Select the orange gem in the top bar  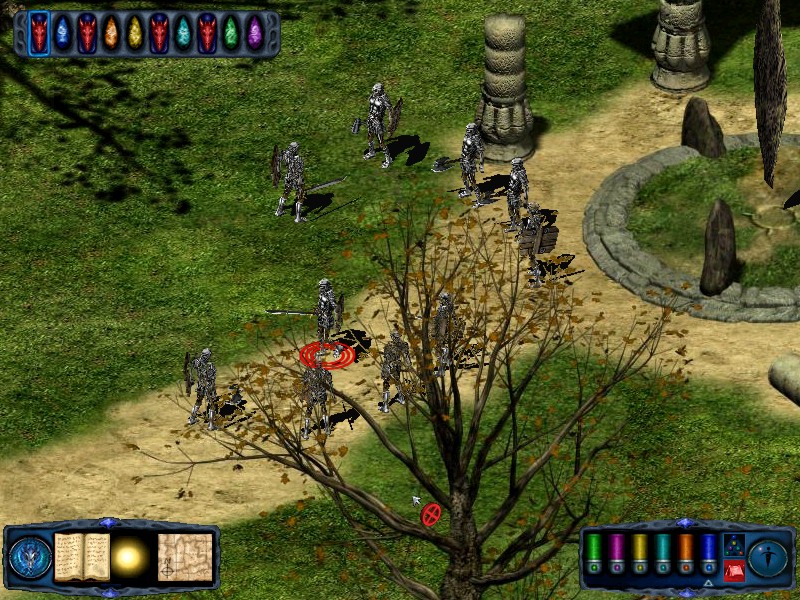(111, 34)
